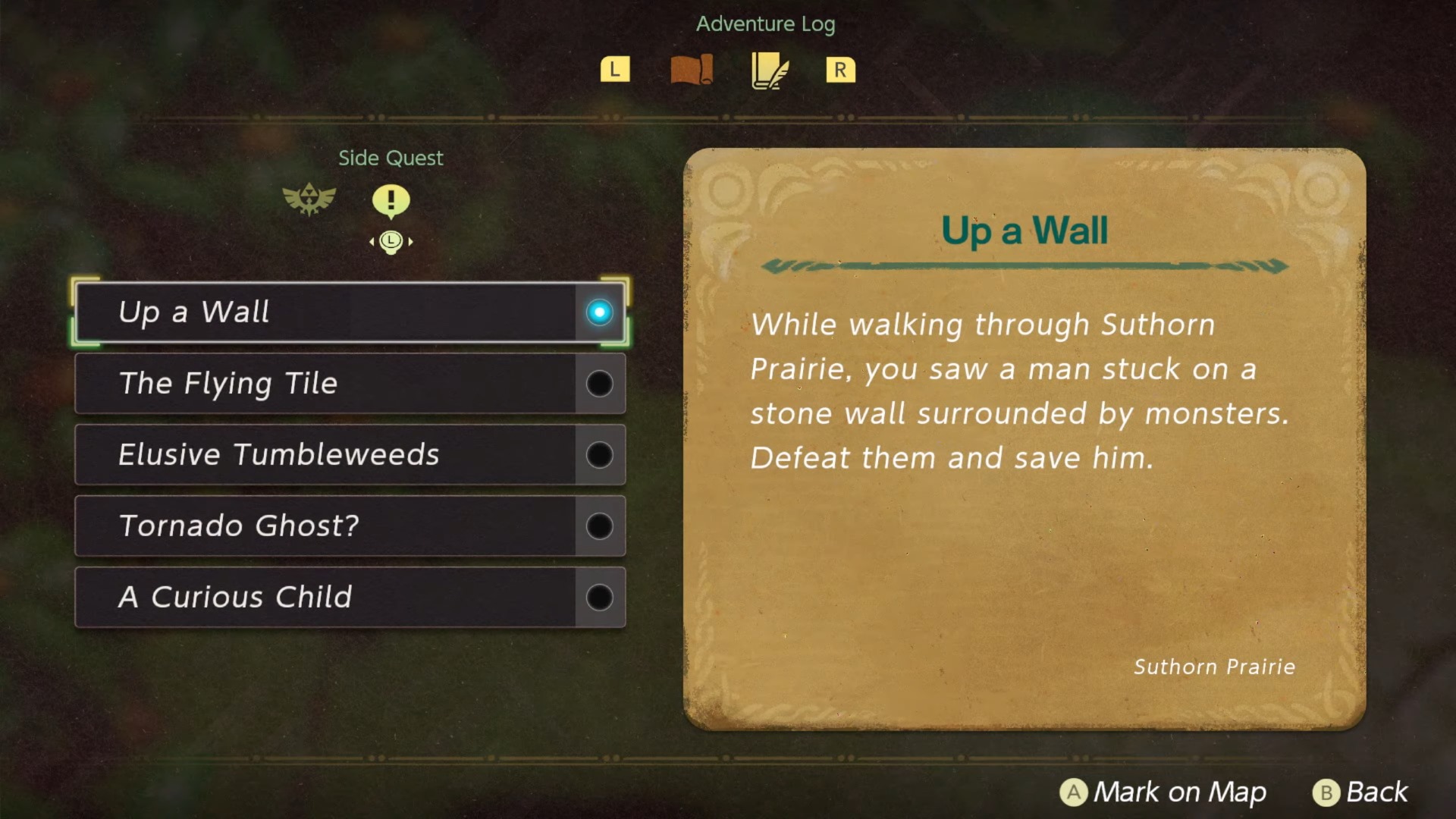The image size is (1456, 819).
Task: Go Back from the Adventure Log
Action: (1360, 792)
